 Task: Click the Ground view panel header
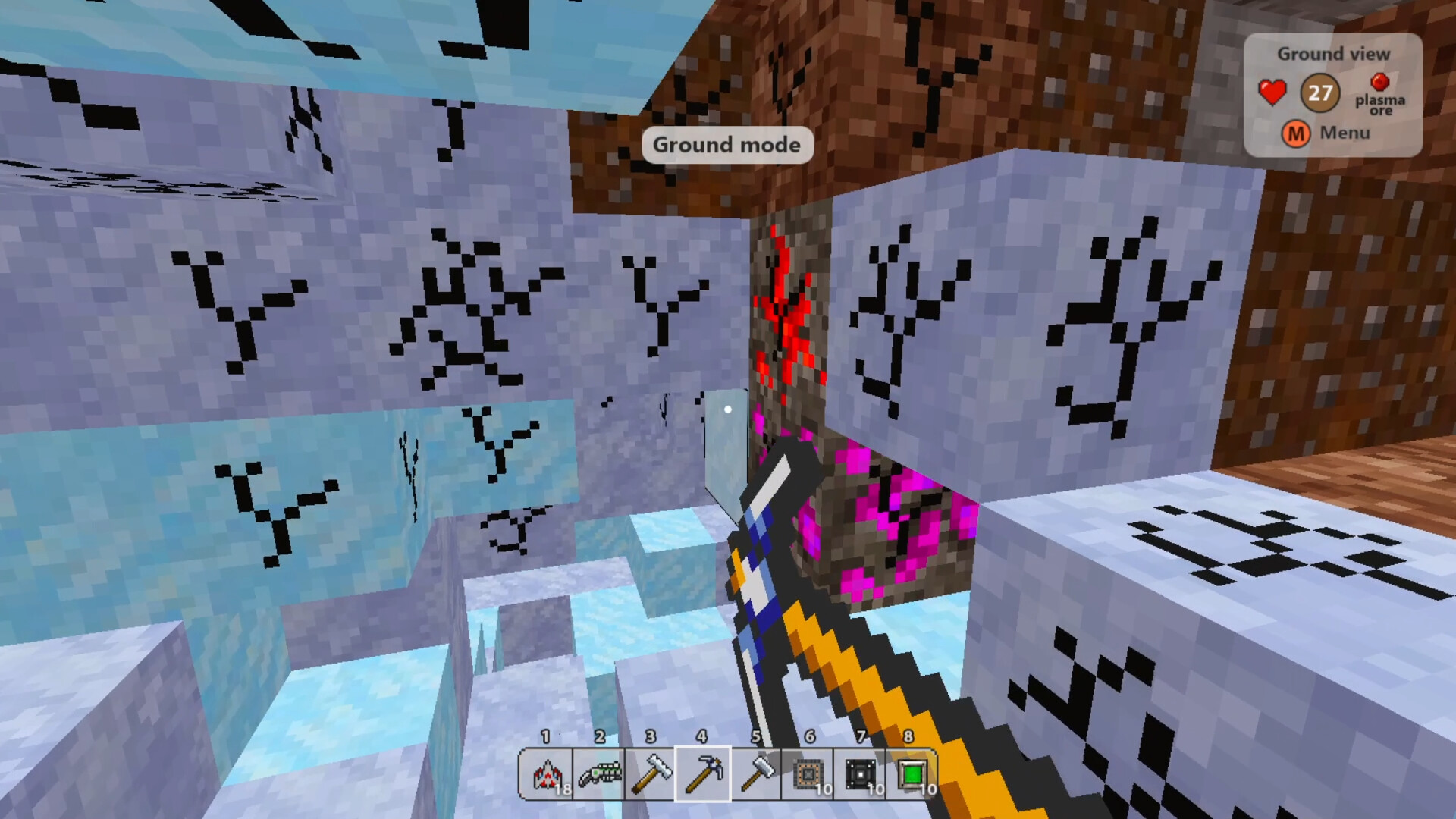[x=1333, y=53]
